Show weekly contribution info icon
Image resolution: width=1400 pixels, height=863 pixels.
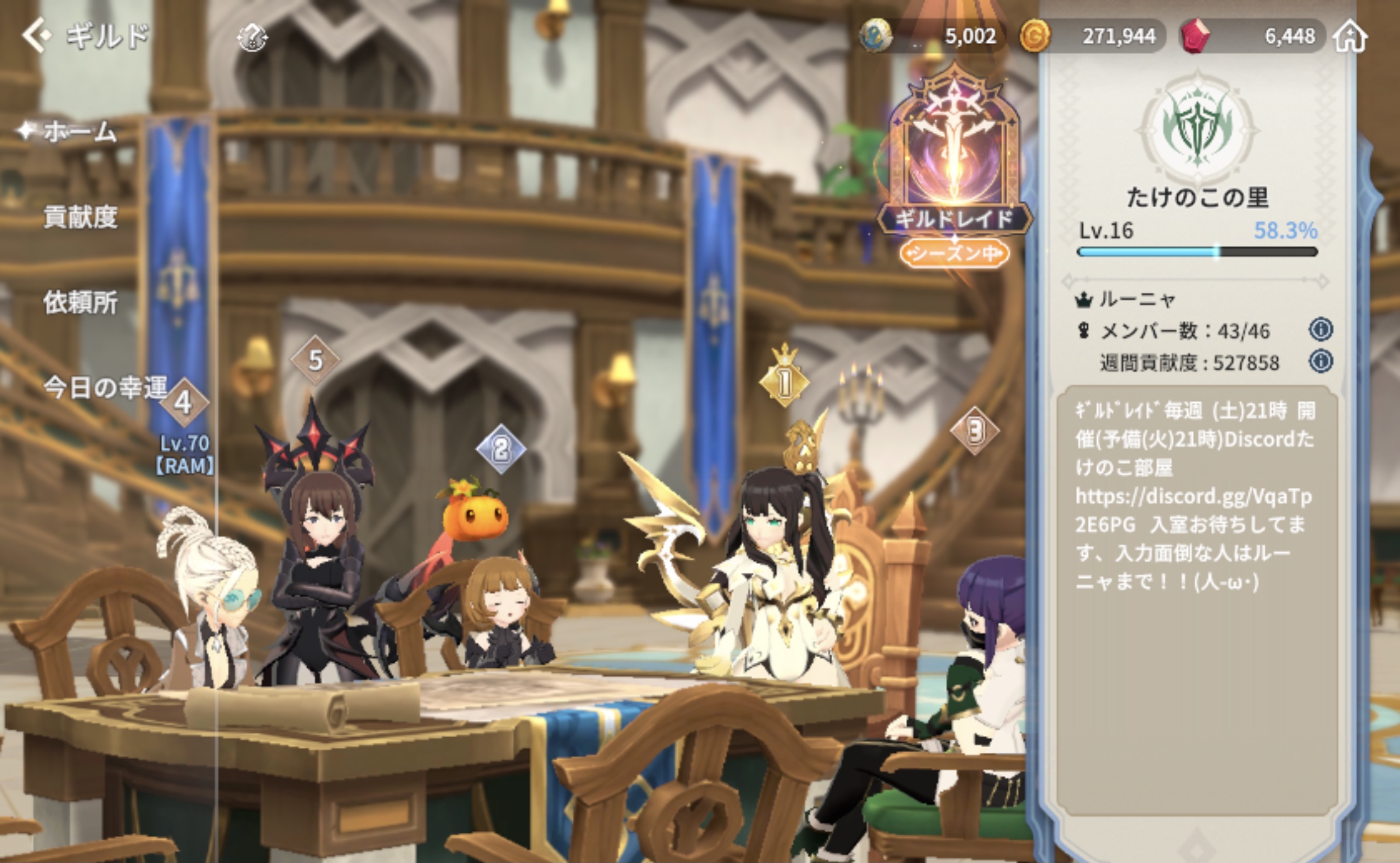click(1321, 361)
